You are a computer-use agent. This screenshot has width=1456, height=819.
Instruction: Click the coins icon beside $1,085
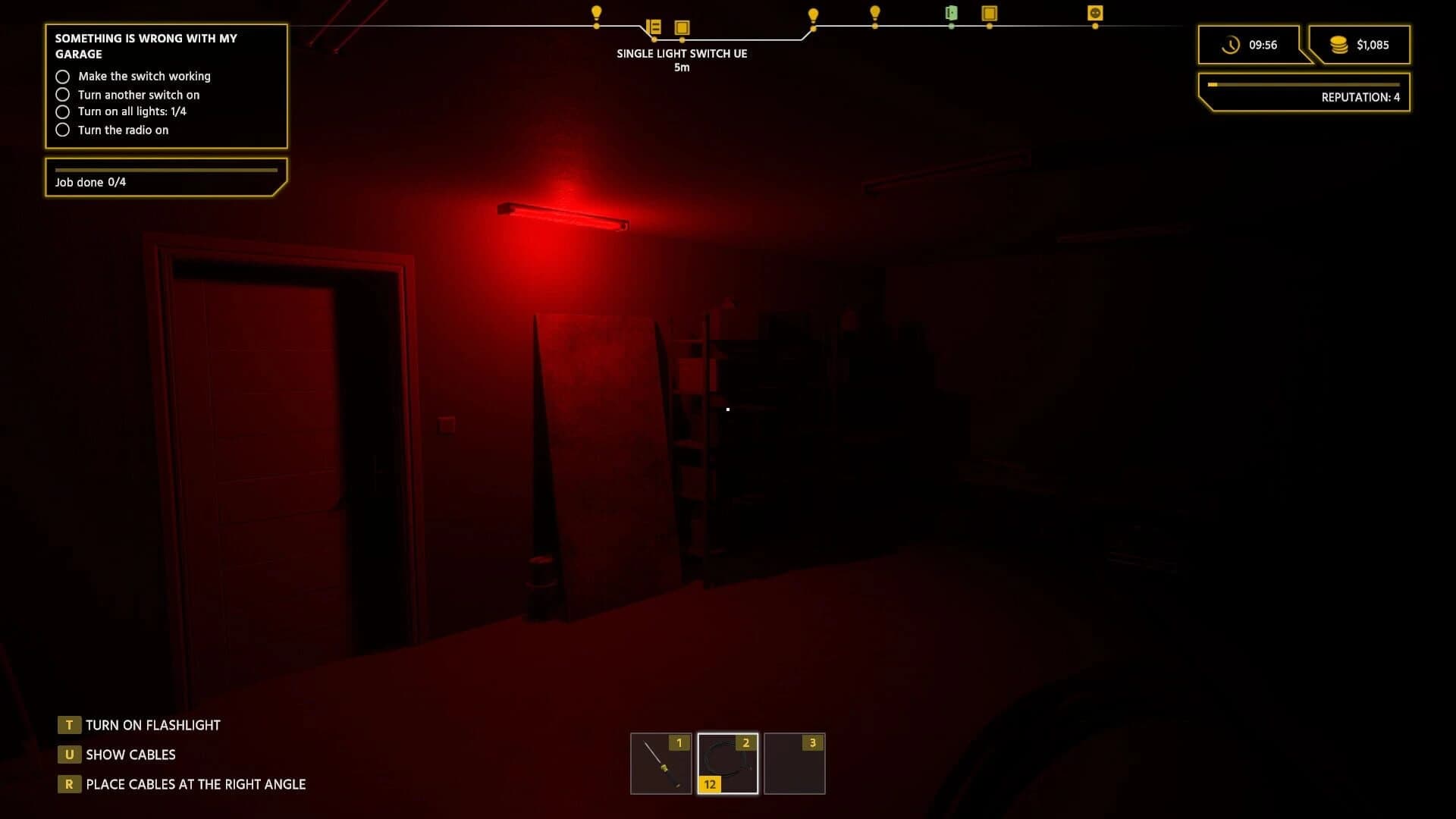point(1337,45)
